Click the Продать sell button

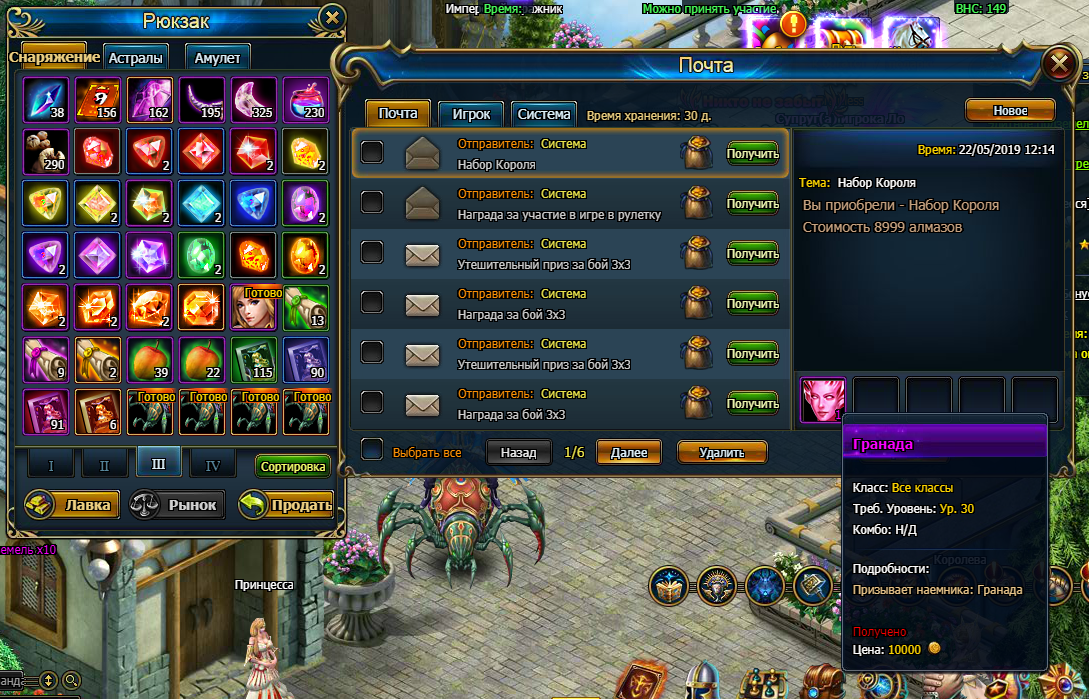(x=286, y=504)
